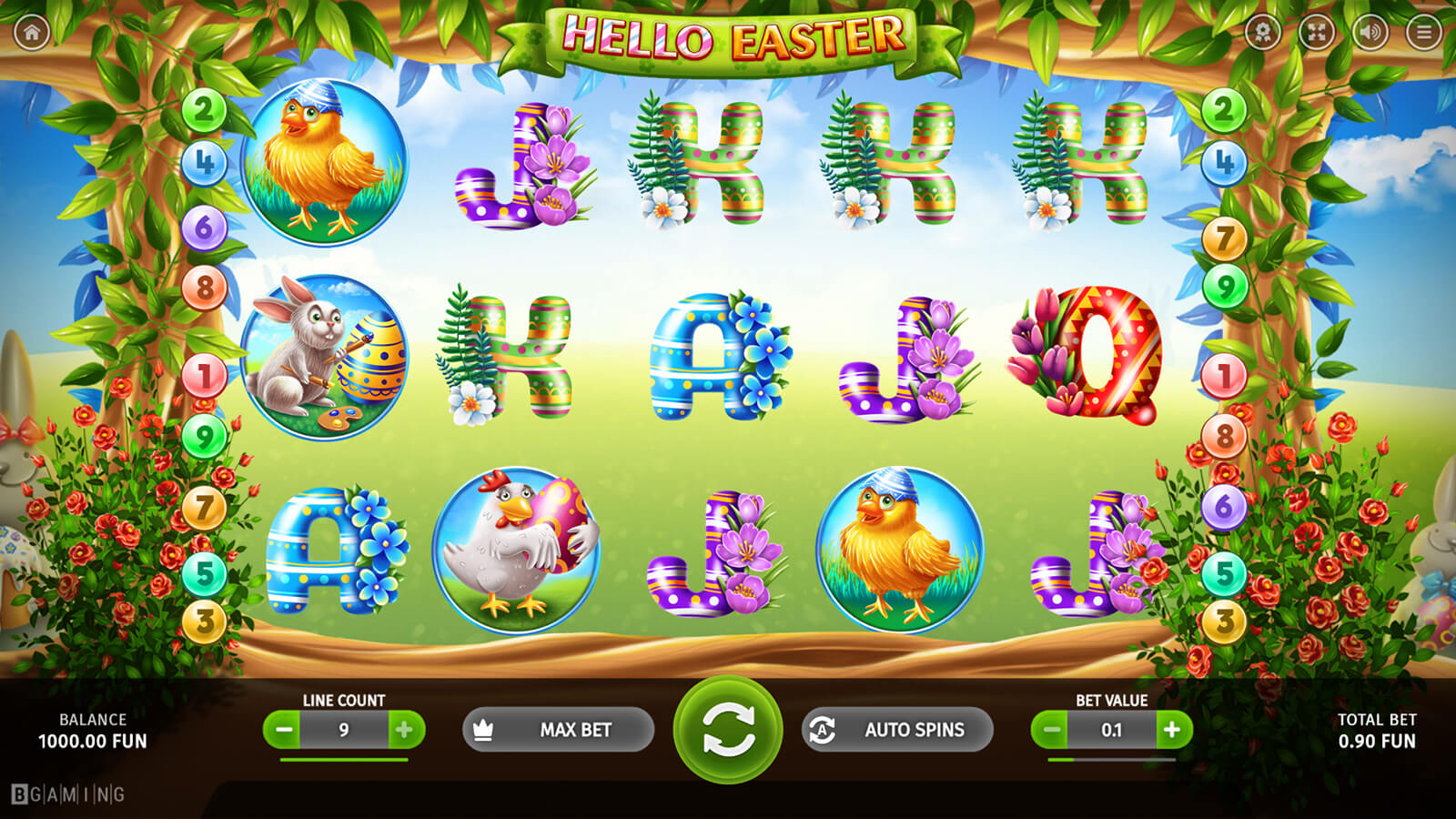Select Max Bet

click(x=558, y=730)
